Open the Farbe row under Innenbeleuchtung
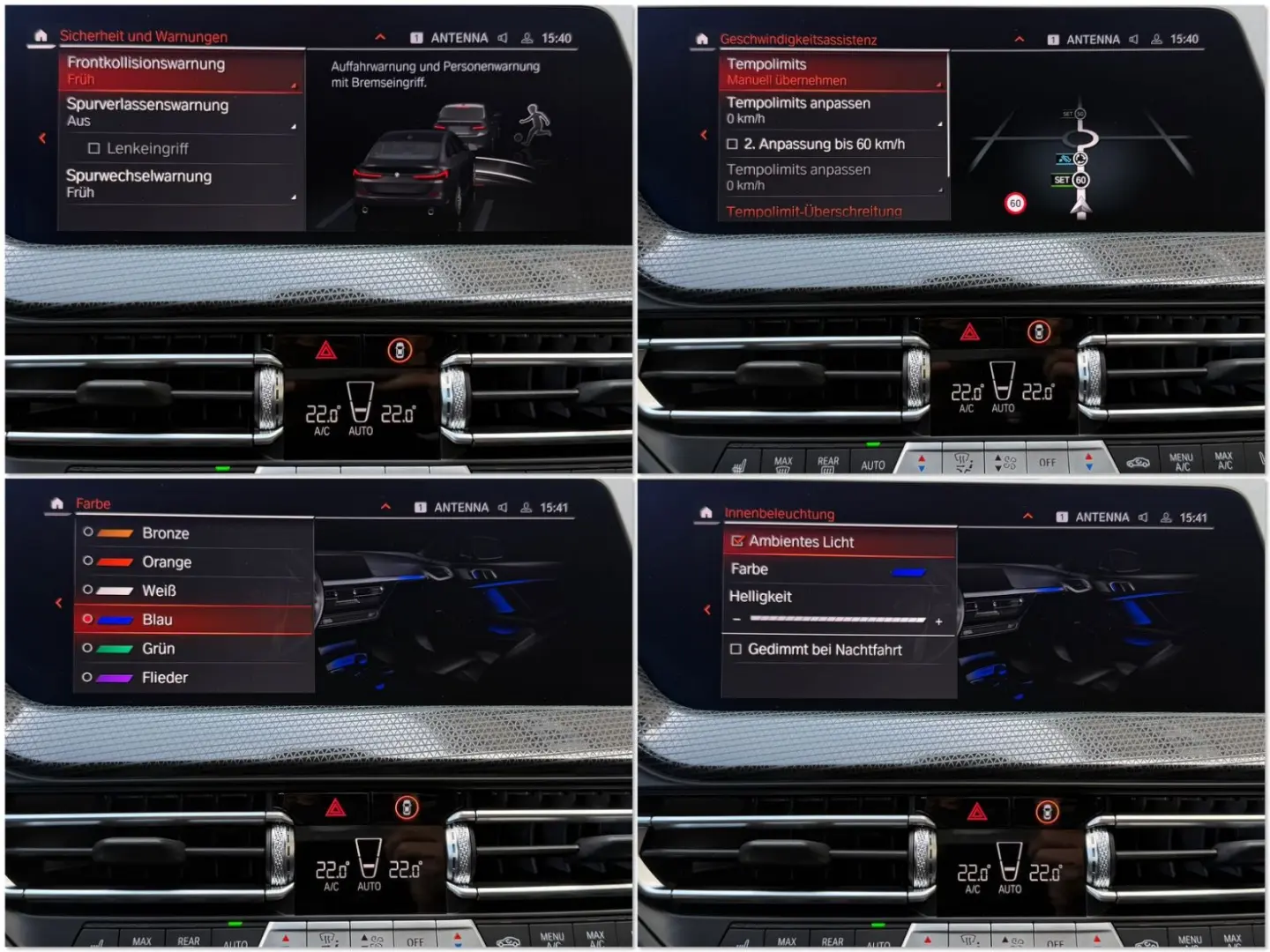1270x952 pixels. coord(838,569)
